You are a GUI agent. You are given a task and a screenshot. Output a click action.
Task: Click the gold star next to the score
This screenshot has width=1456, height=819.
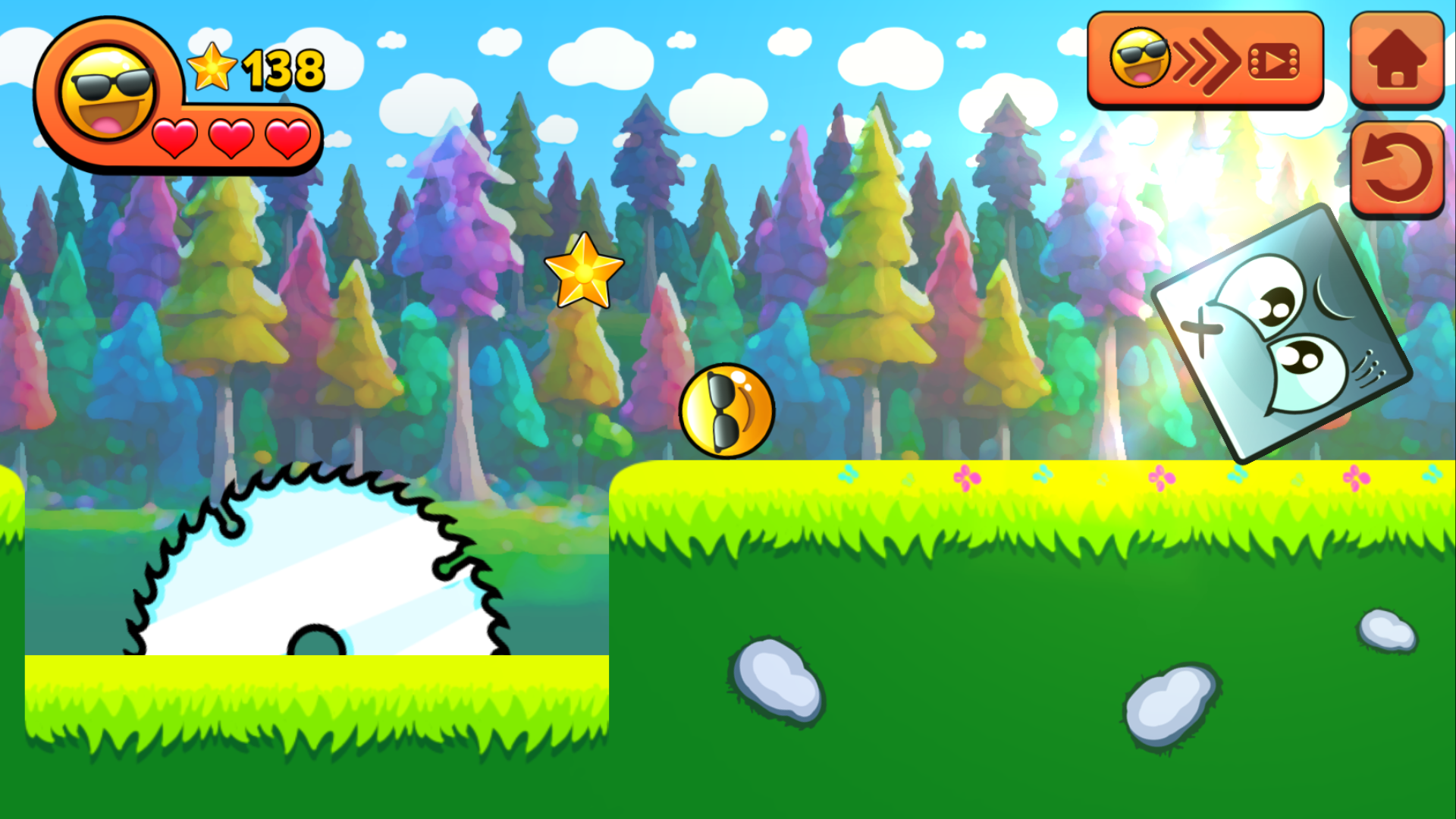pos(211,67)
